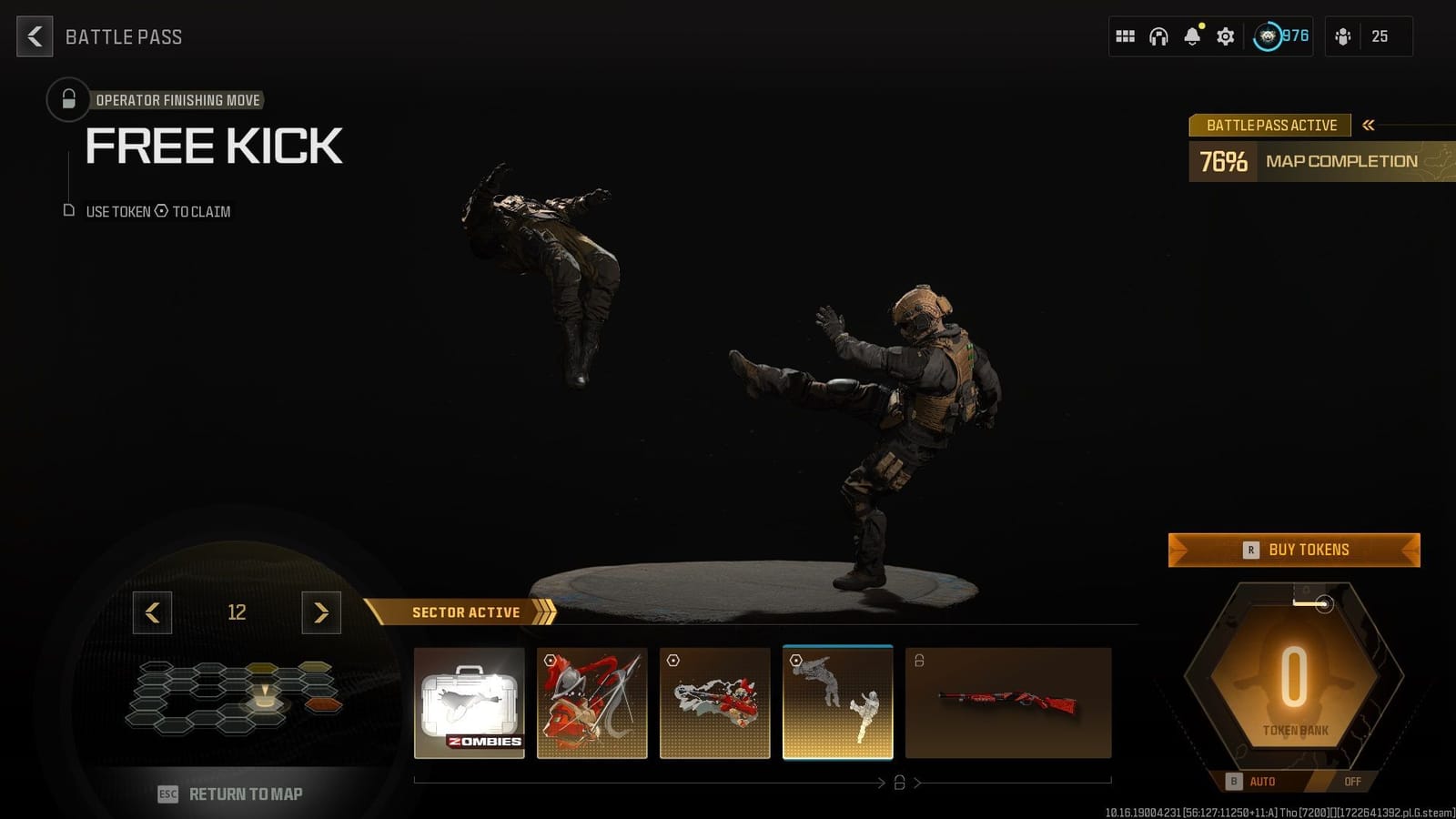Click the Battle Pass title at top left
Screen dimensions: 1456x819
[123, 37]
